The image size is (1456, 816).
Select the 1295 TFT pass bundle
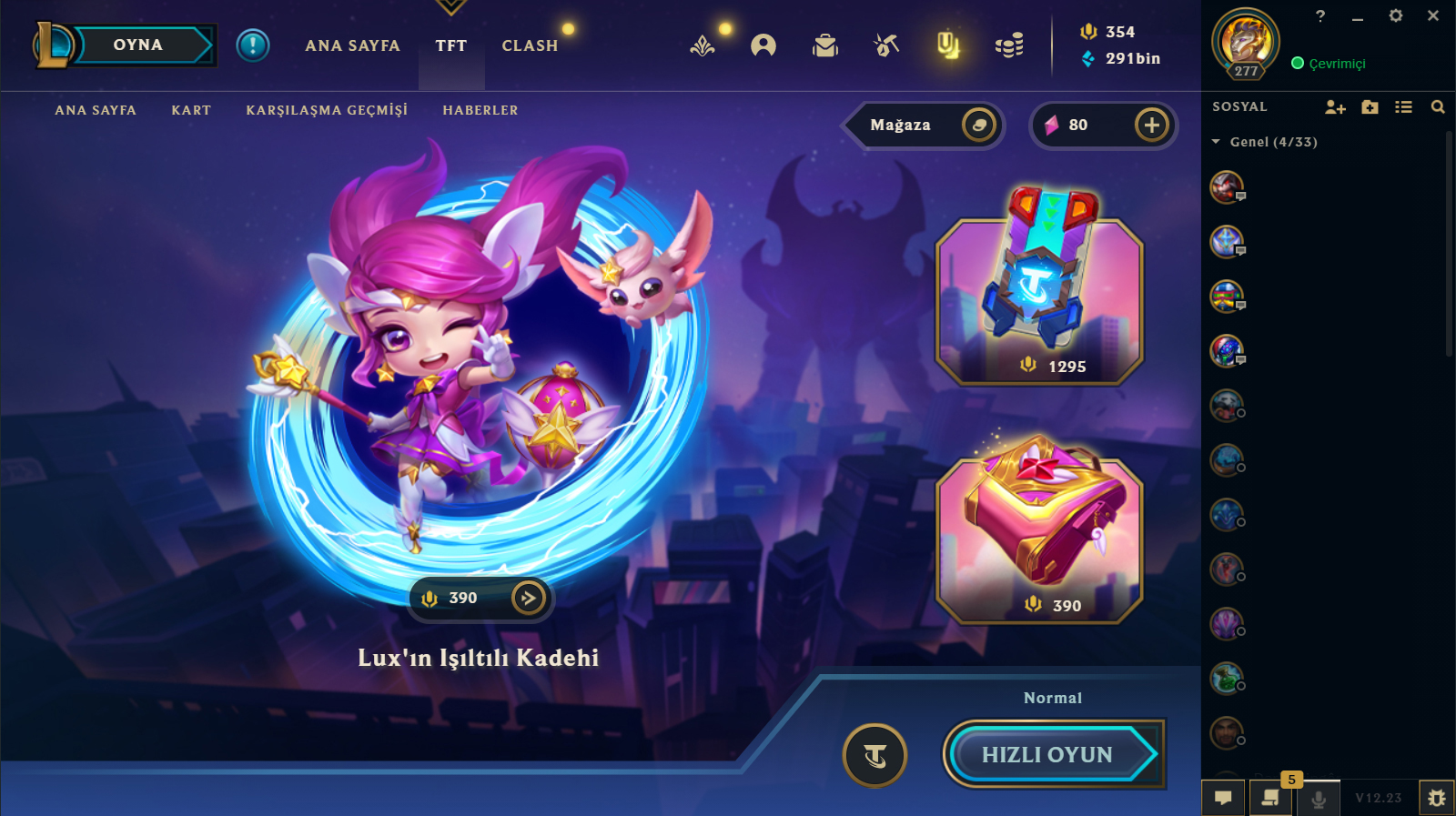point(1039,300)
